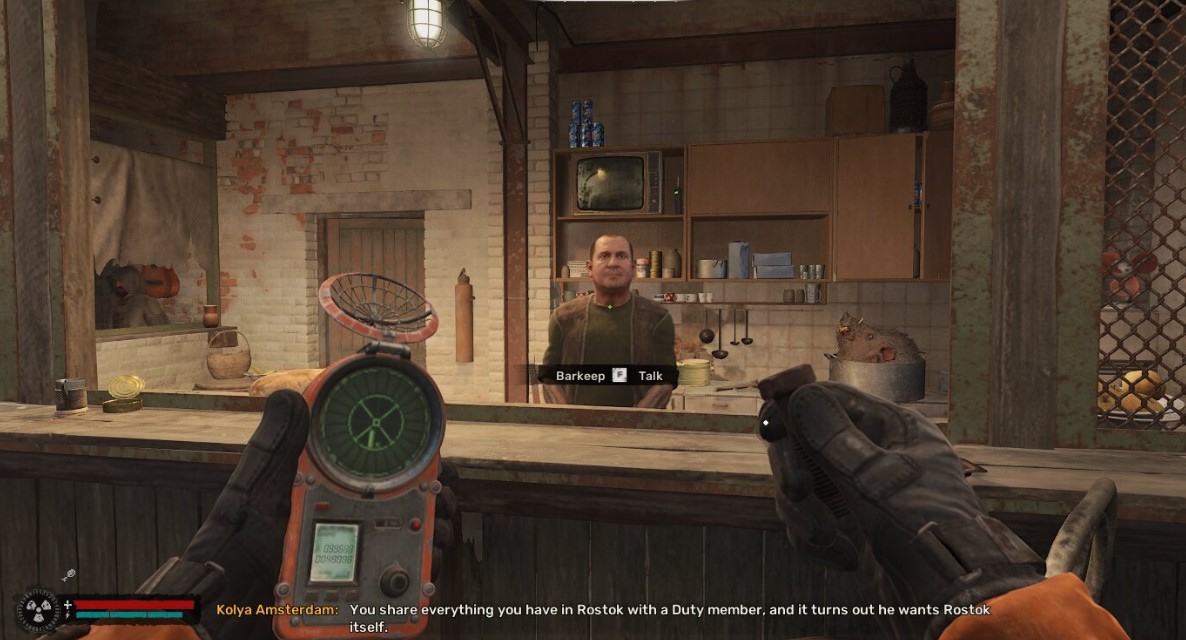Image resolution: width=1186 pixels, height=640 pixels.
Task: Click the radiation trefoil HUD icon
Action: (x=37, y=610)
